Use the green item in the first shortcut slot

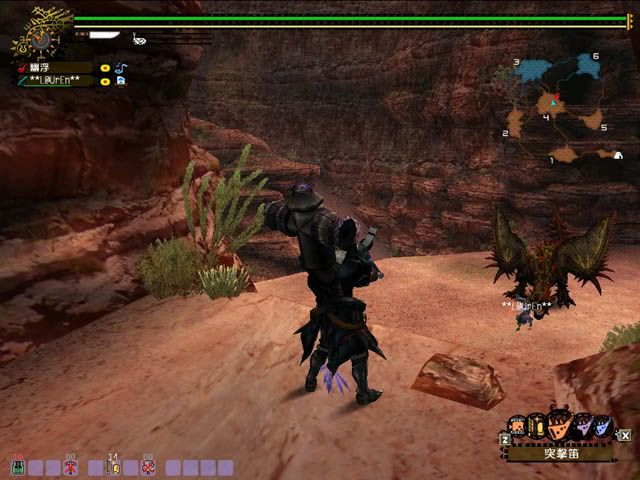coord(17,467)
